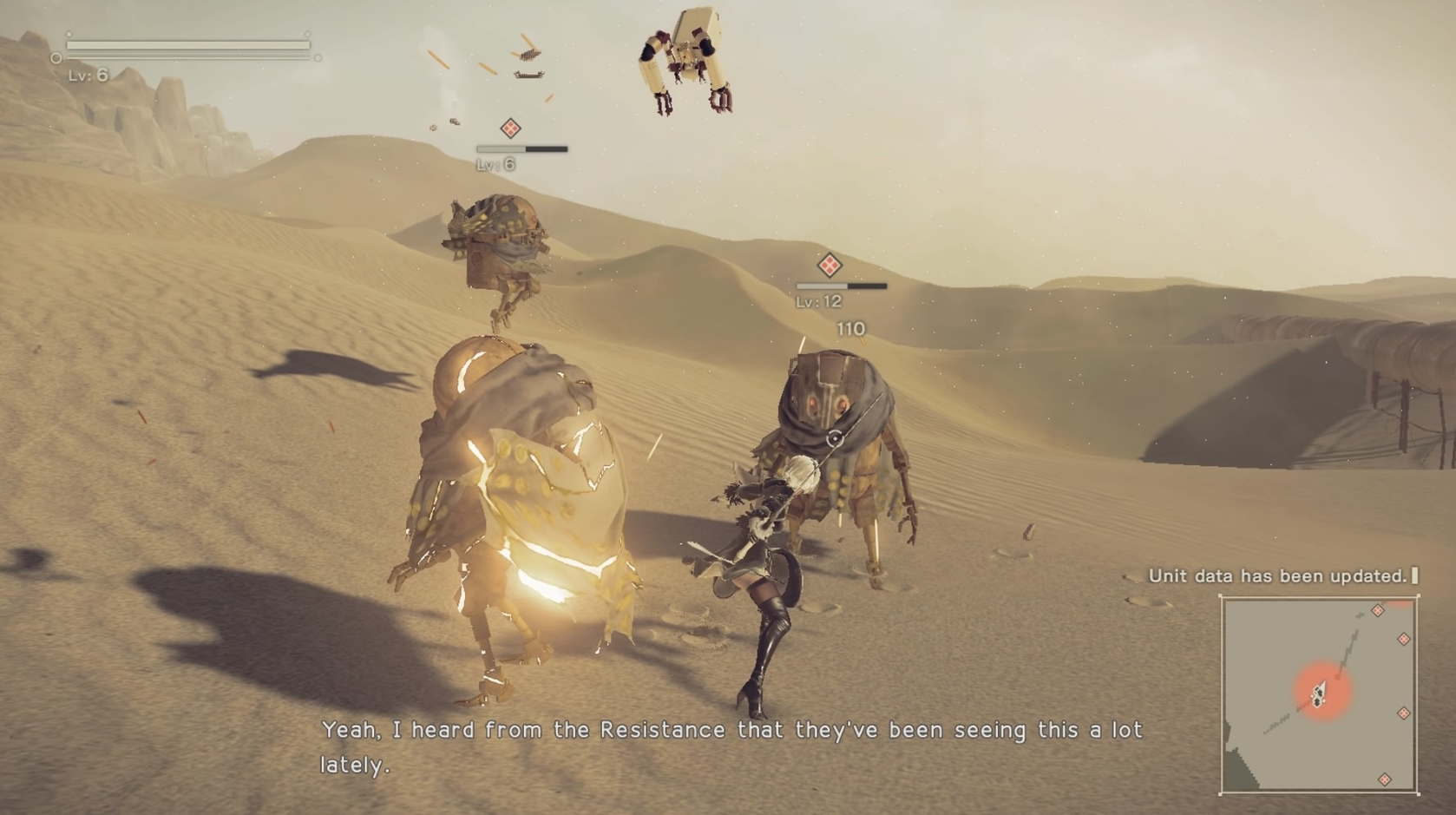1456x815 pixels.
Task: Click the middle diamond marker on the minimap
Action: click(x=1404, y=713)
